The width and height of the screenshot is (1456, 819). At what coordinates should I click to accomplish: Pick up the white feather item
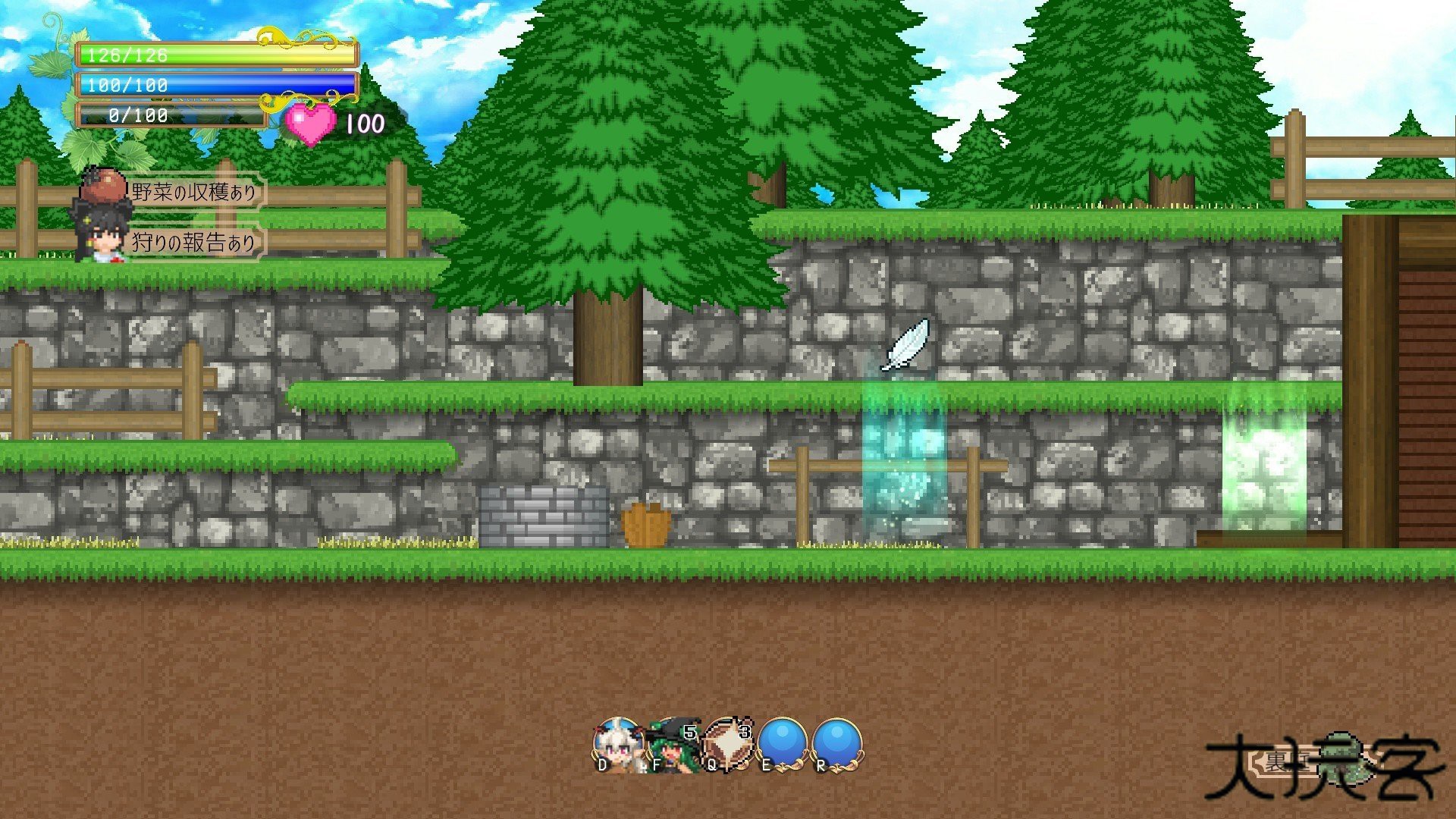point(907,344)
